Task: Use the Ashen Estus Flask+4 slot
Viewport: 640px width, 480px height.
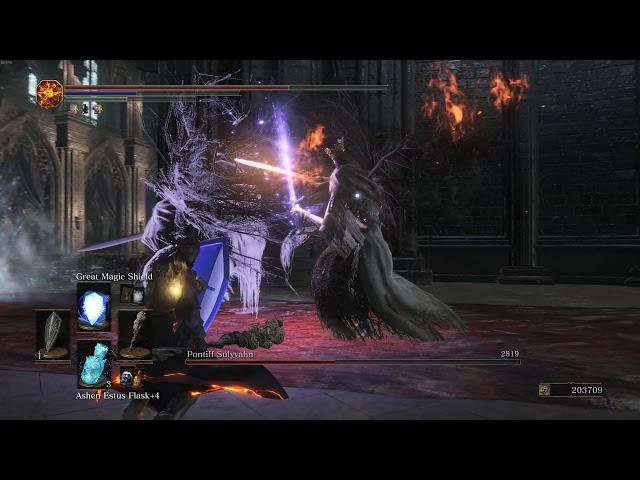Action: coord(94,365)
